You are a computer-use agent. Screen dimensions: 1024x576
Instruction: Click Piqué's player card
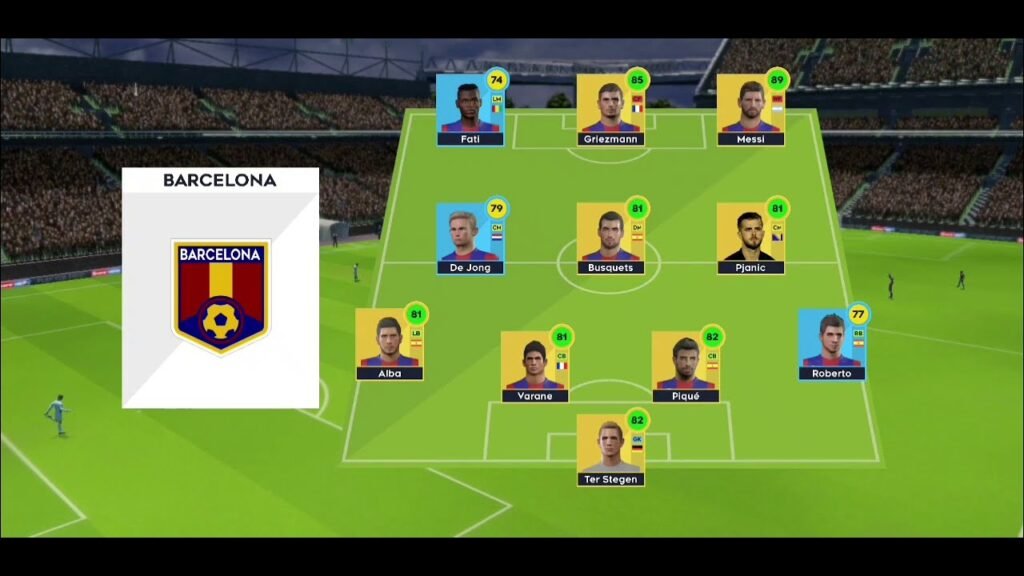(x=685, y=366)
